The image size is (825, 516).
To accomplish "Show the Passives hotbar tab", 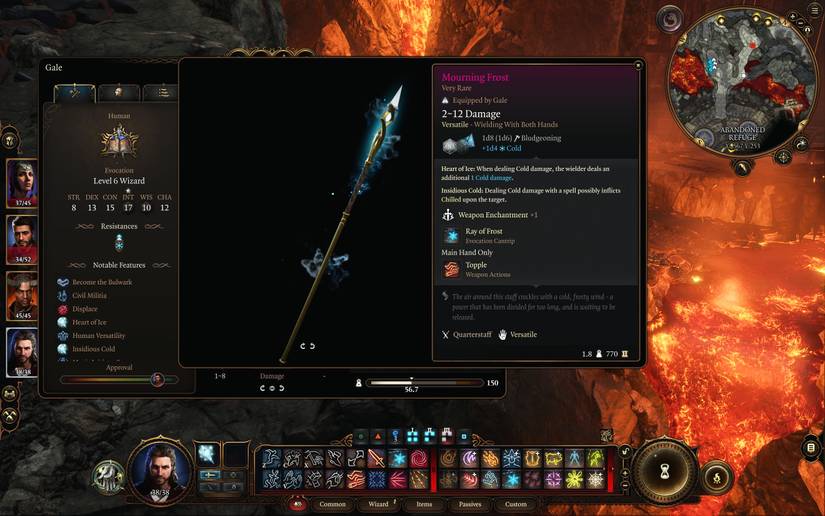I will [470, 504].
